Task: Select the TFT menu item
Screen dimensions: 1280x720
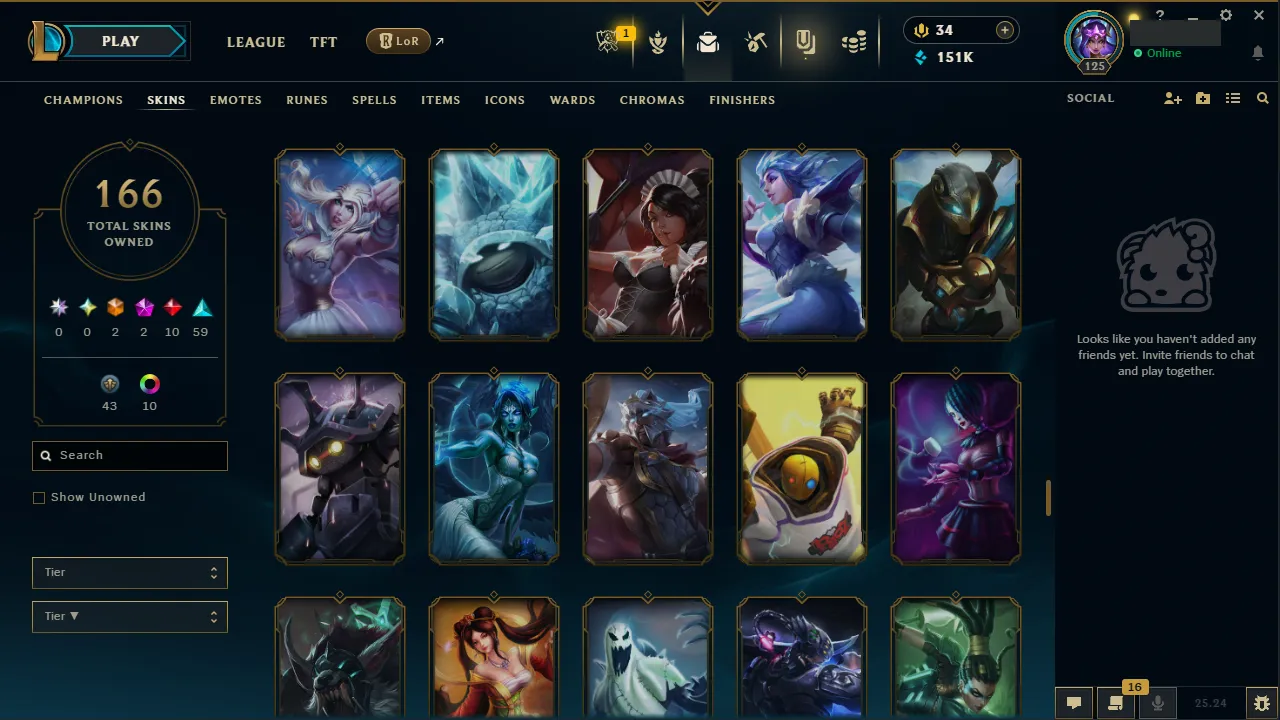Action: (323, 42)
